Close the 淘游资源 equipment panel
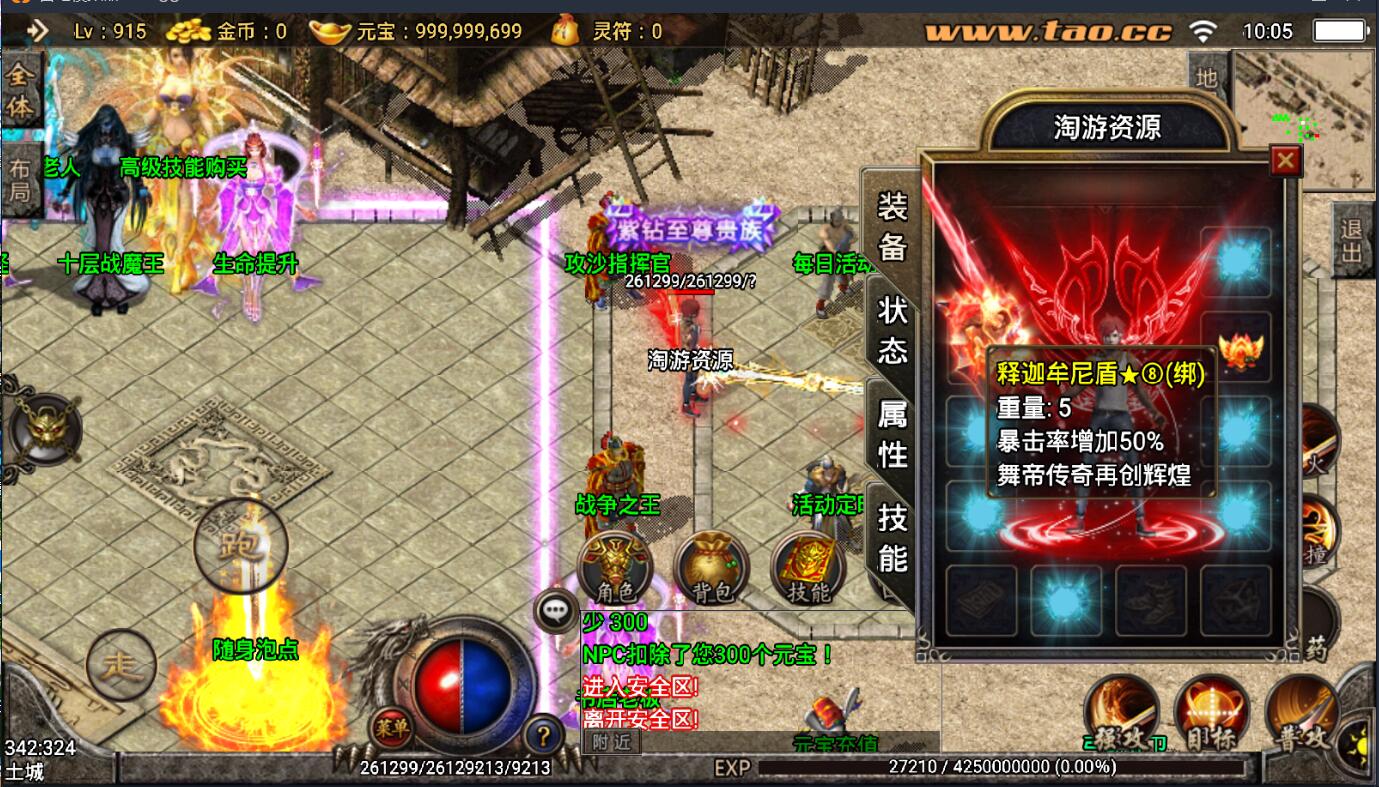Screen dimensions: 1379x787 click(x=1285, y=160)
